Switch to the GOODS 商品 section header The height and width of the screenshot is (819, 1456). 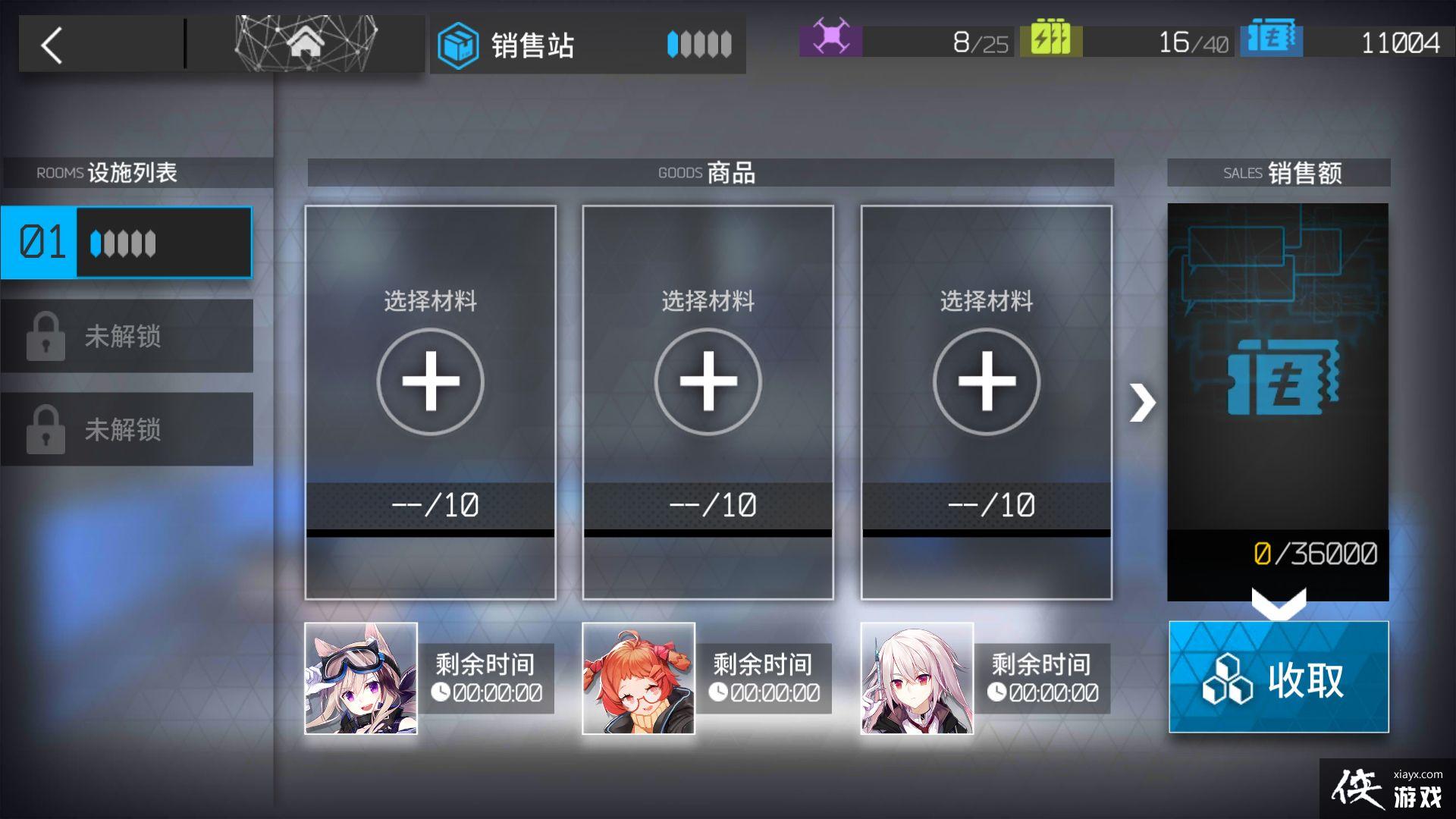point(708,173)
